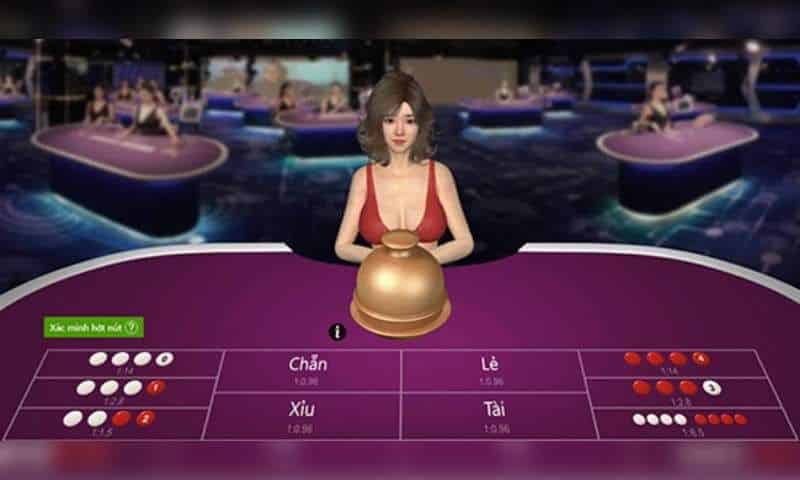Place a bet on Tài
Screen dimensions: 800x480
click(490, 414)
